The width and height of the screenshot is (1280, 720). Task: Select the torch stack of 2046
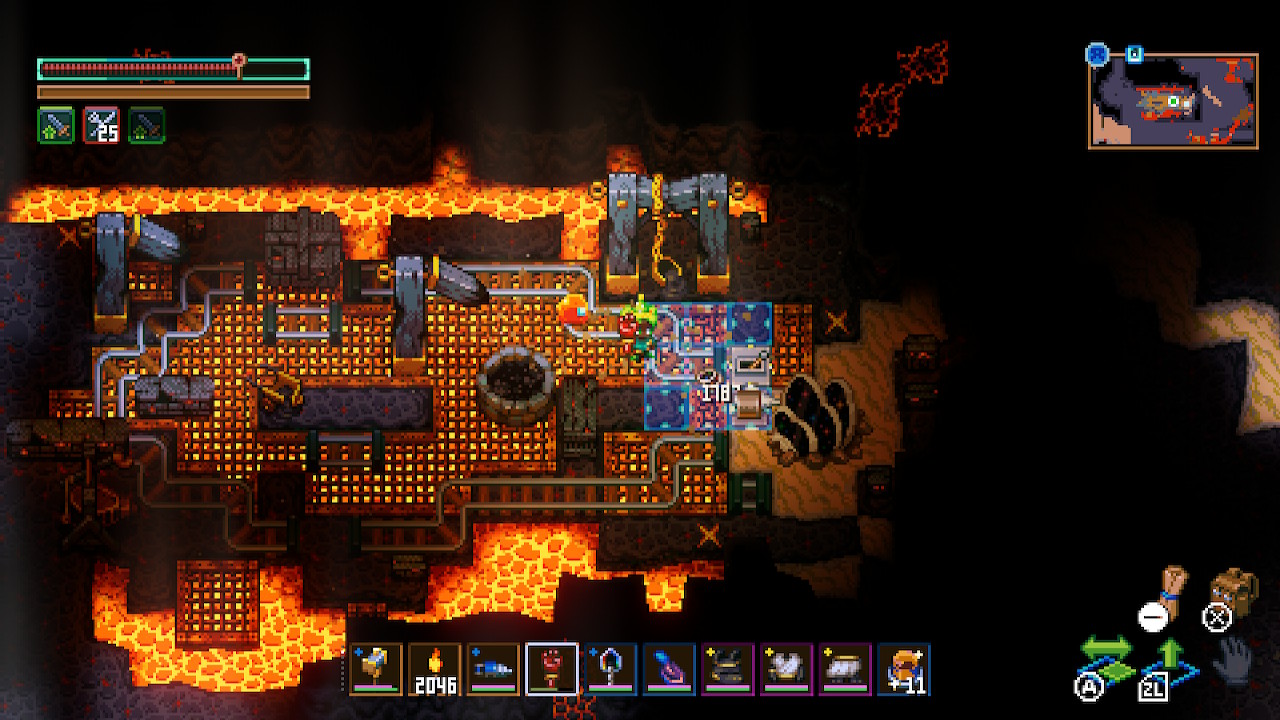[x=435, y=668]
